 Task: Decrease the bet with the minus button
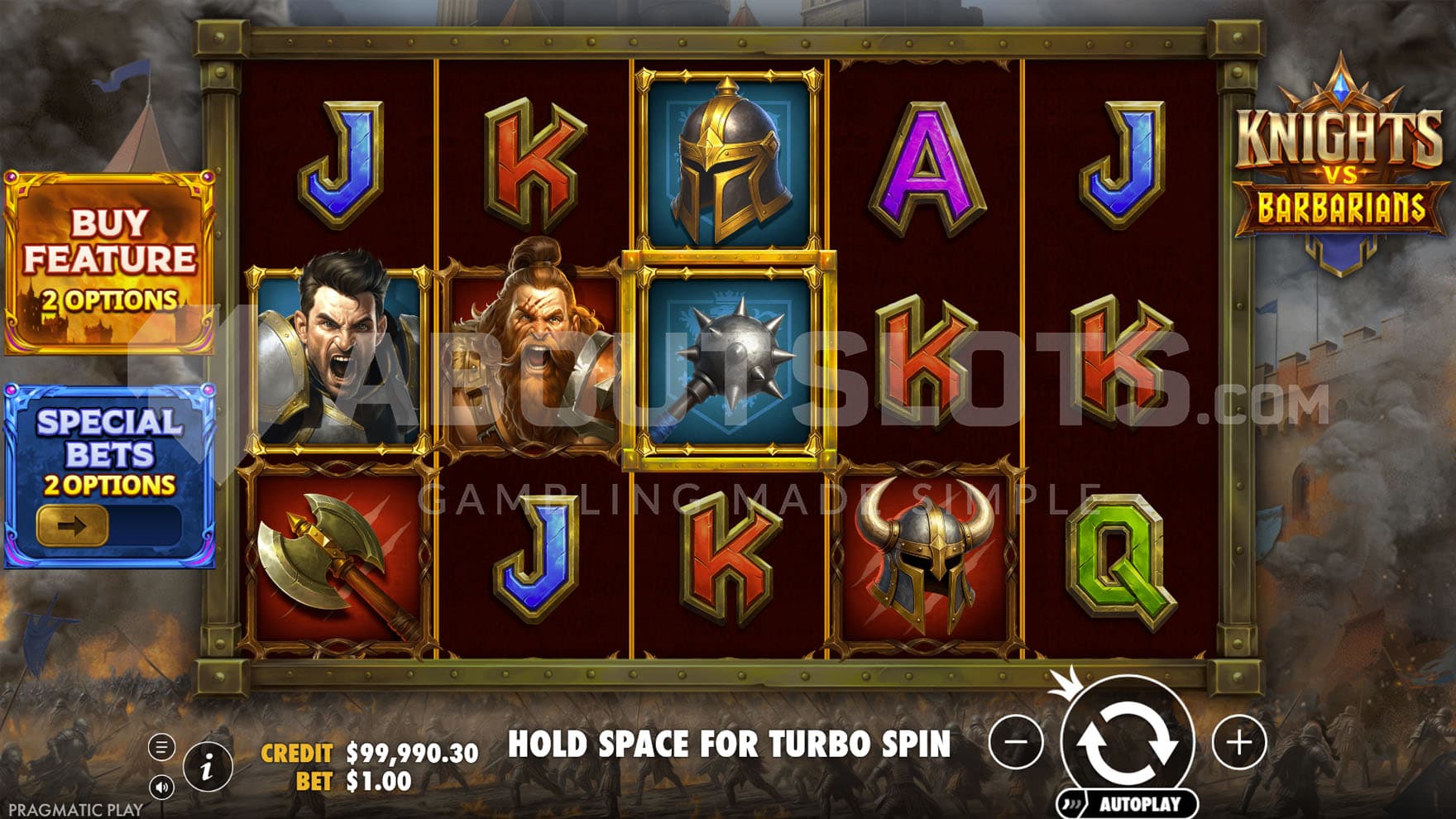[x=1015, y=742]
